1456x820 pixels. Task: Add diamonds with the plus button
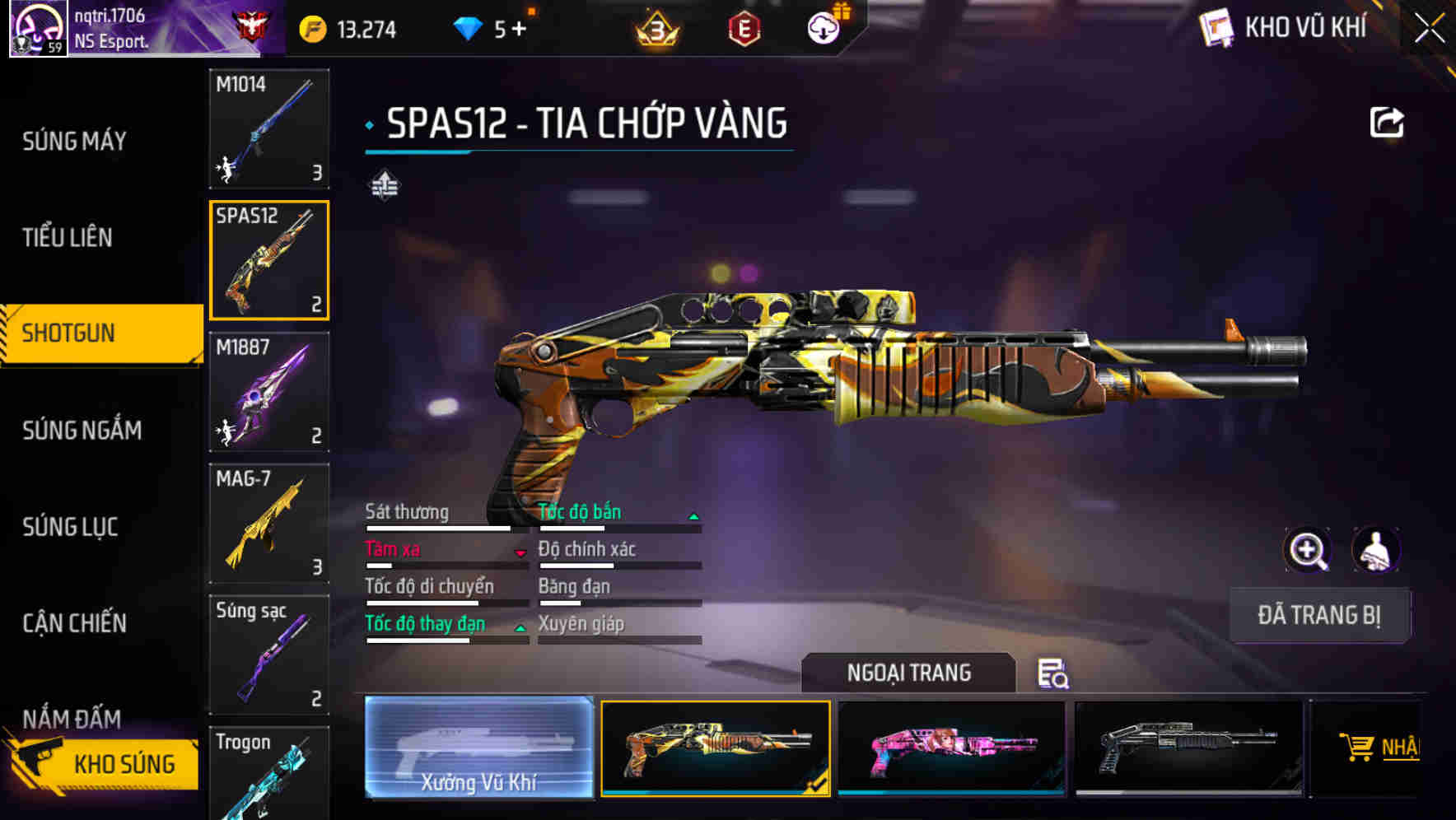(519, 30)
